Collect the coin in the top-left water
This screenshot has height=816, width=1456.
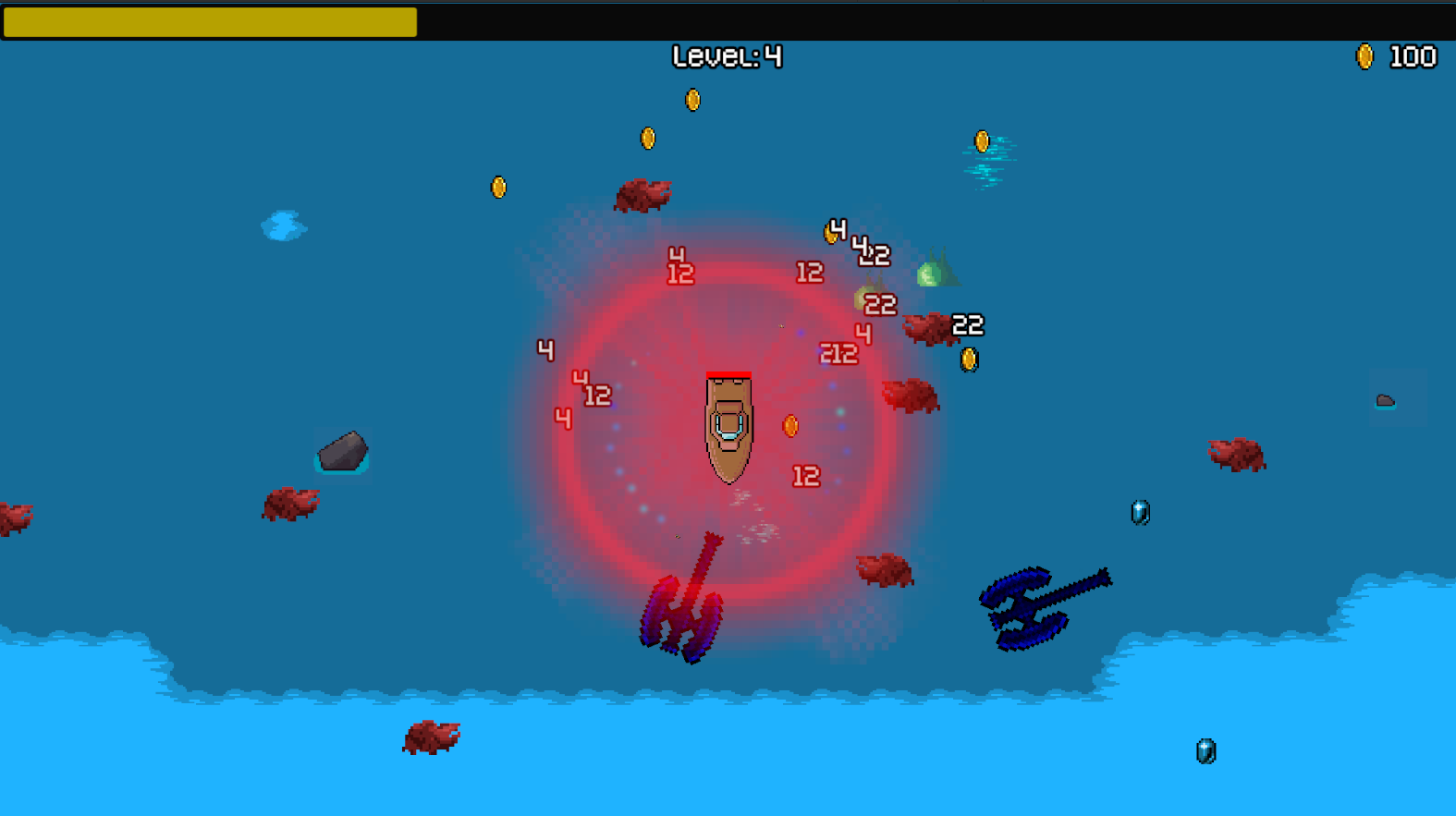pyautogui.click(x=497, y=185)
